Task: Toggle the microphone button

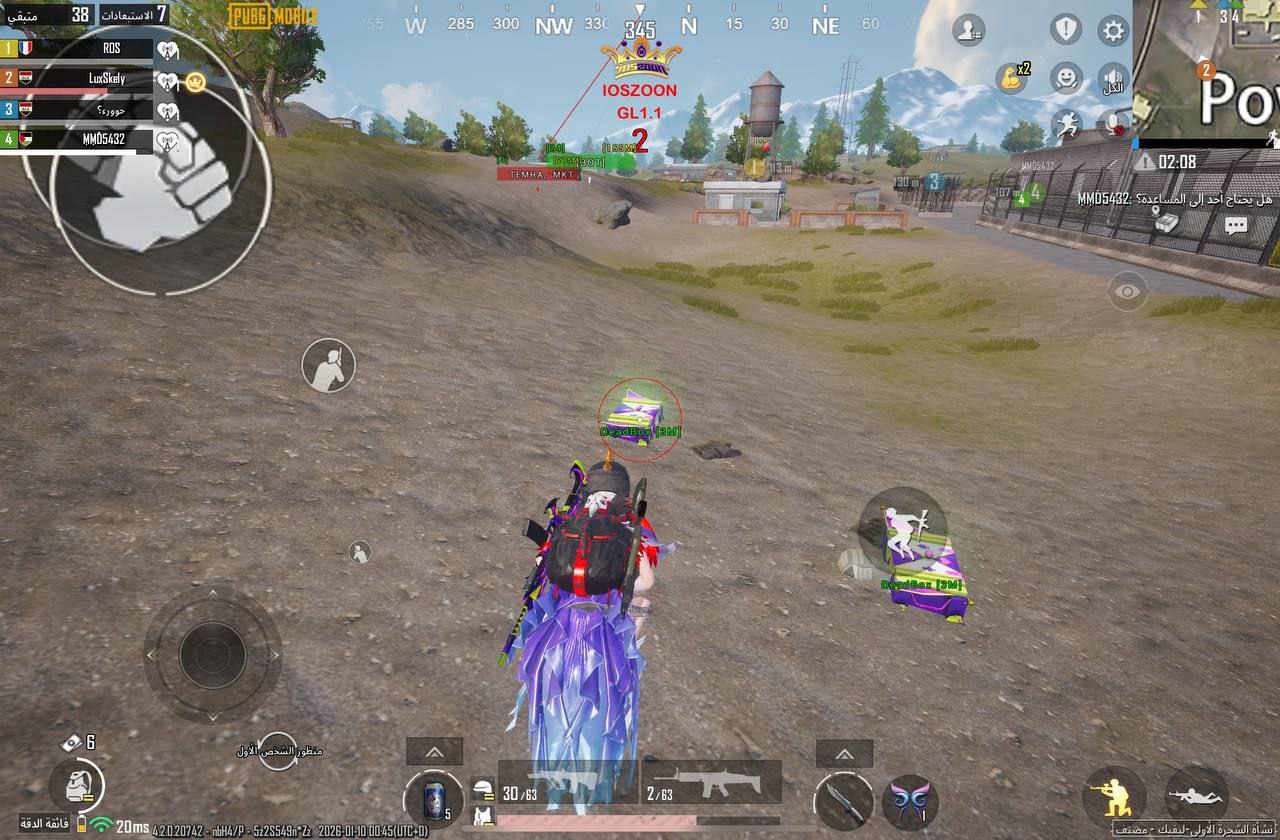Action: pyautogui.click(x=1113, y=124)
